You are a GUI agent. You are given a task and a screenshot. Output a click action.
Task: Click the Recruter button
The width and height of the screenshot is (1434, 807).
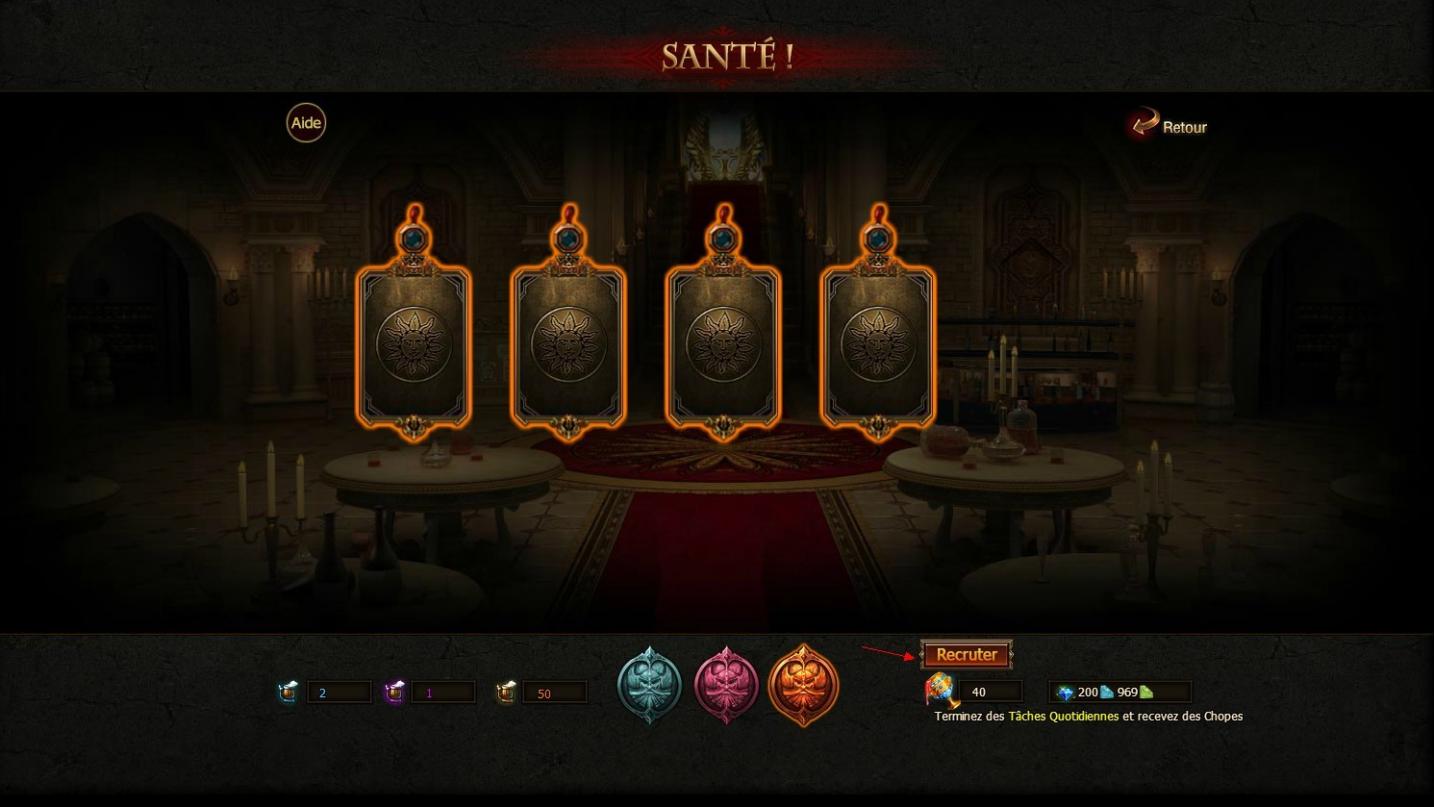tap(966, 655)
